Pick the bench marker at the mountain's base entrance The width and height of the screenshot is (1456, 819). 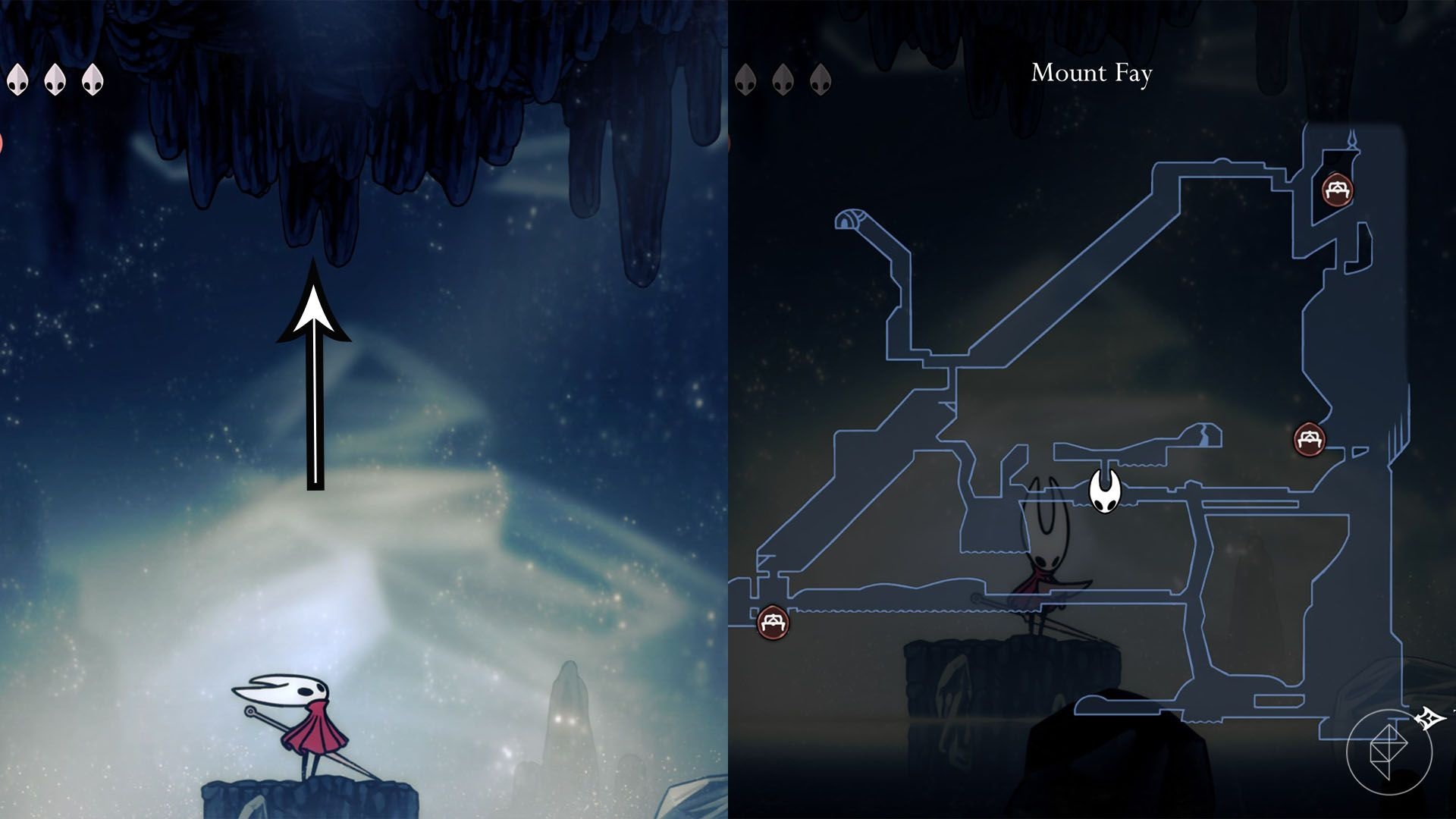click(x=773, y=622)
